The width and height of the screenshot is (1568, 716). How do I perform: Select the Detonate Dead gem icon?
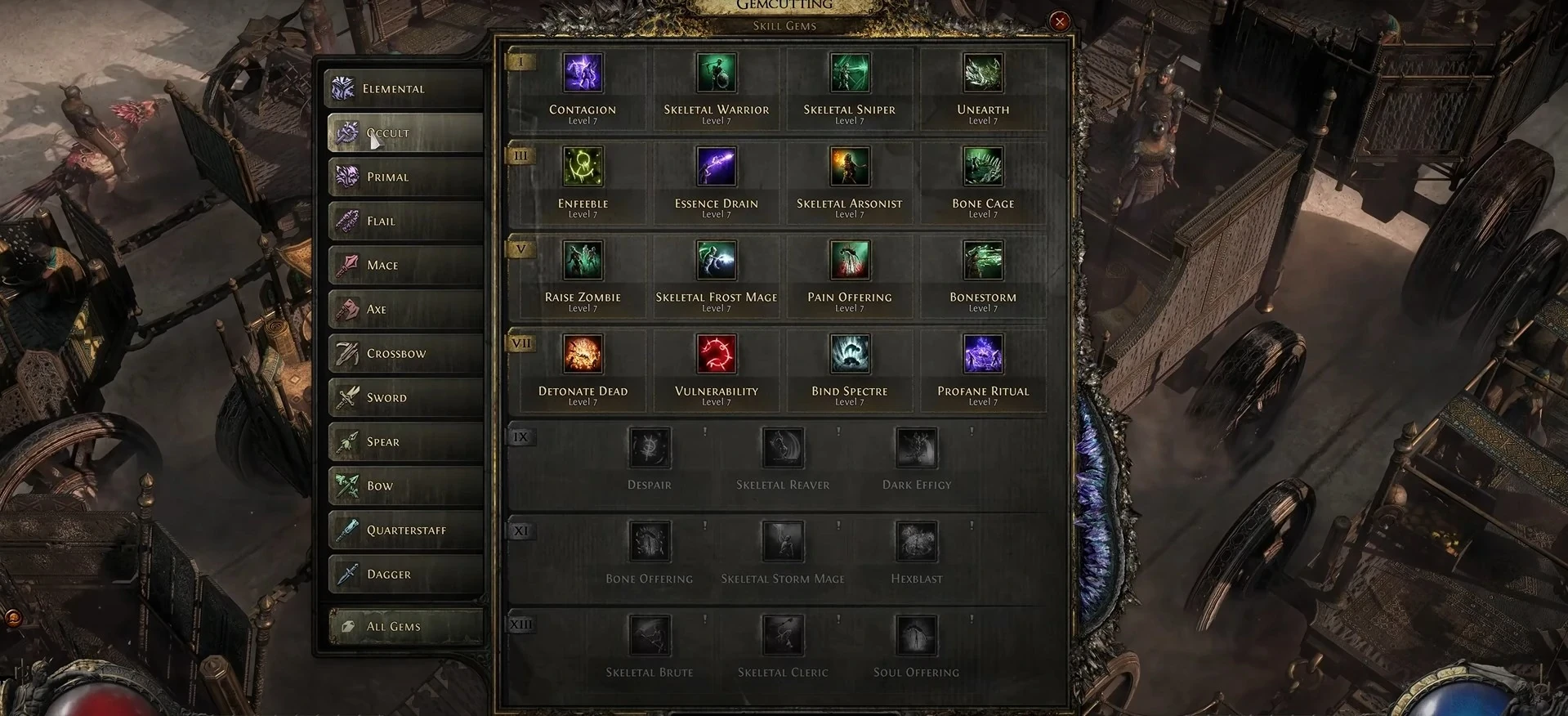point(583,354)
